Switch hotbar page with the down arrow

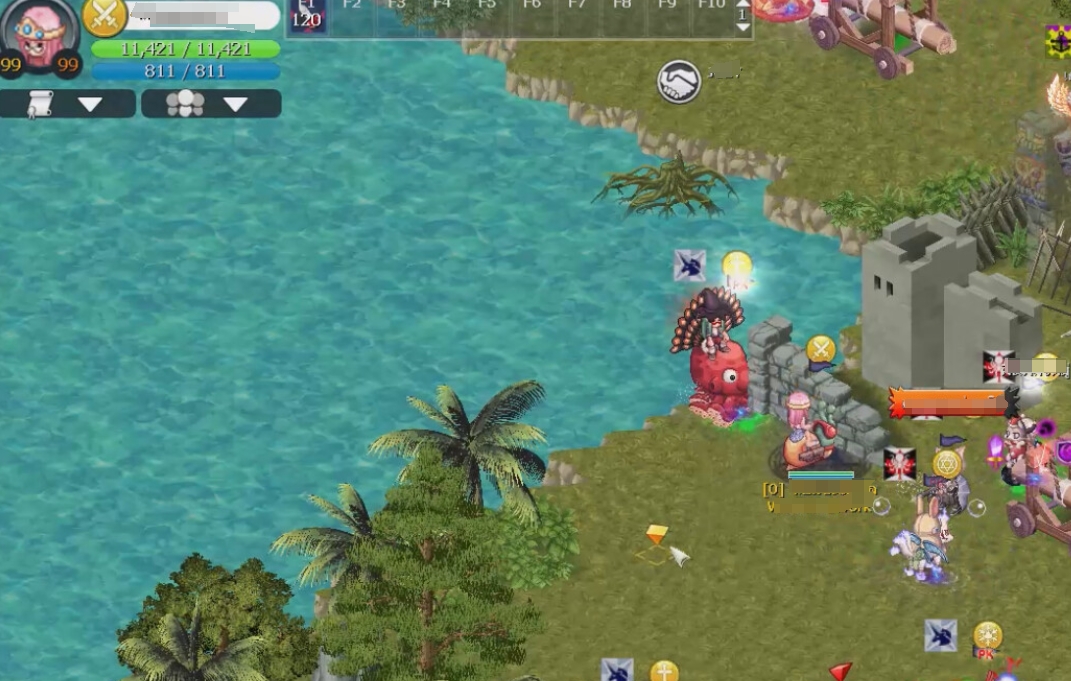742,29
